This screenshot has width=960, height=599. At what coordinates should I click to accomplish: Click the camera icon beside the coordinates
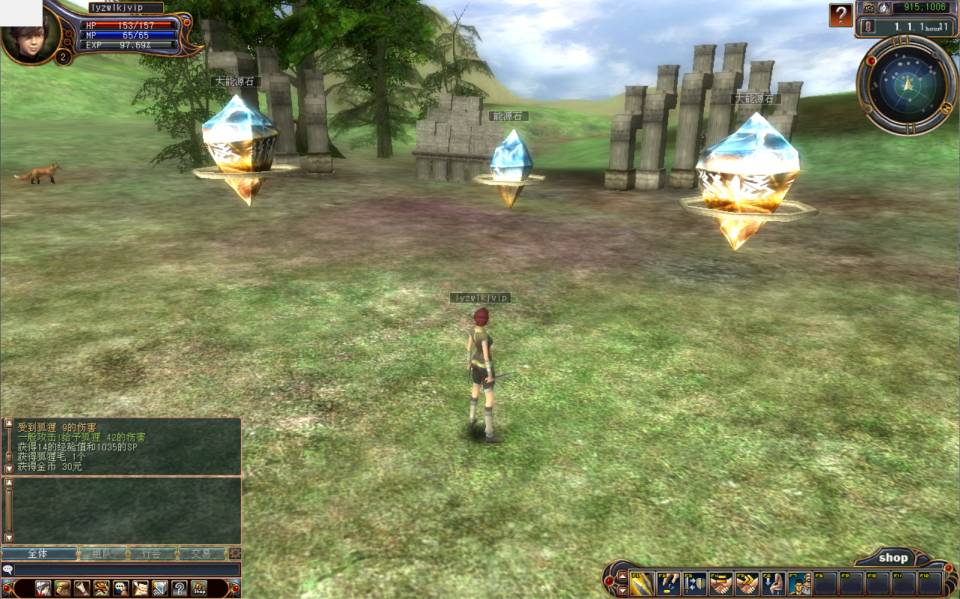pos(867,6)
